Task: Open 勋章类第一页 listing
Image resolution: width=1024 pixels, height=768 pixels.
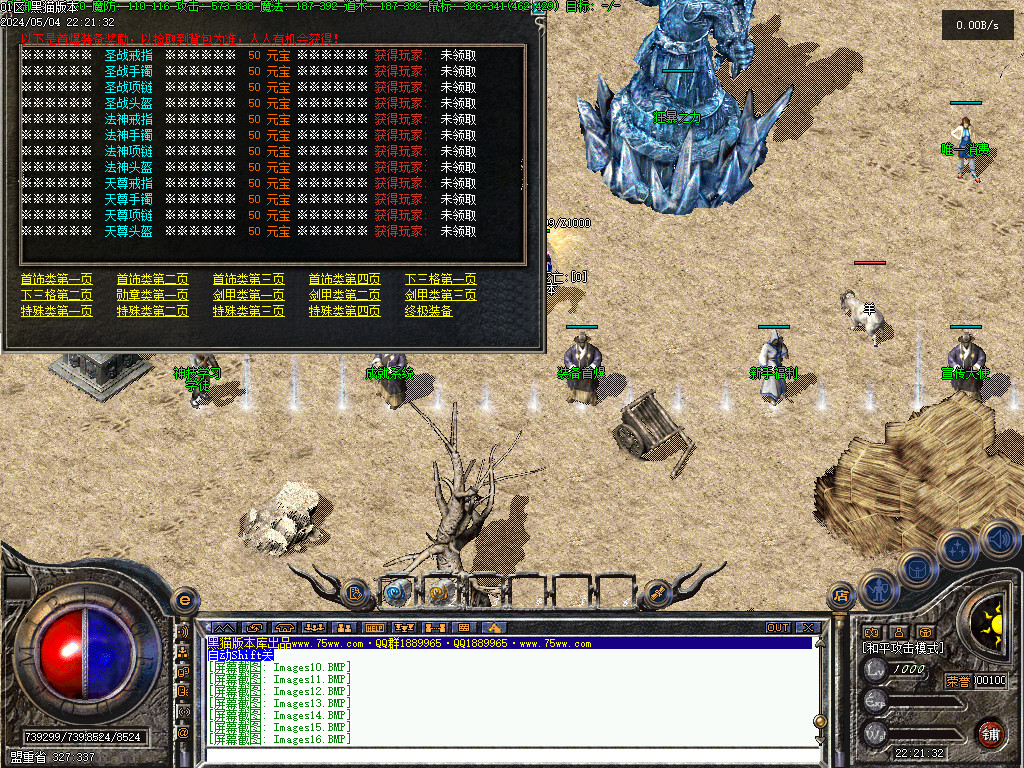Action: 152,296
